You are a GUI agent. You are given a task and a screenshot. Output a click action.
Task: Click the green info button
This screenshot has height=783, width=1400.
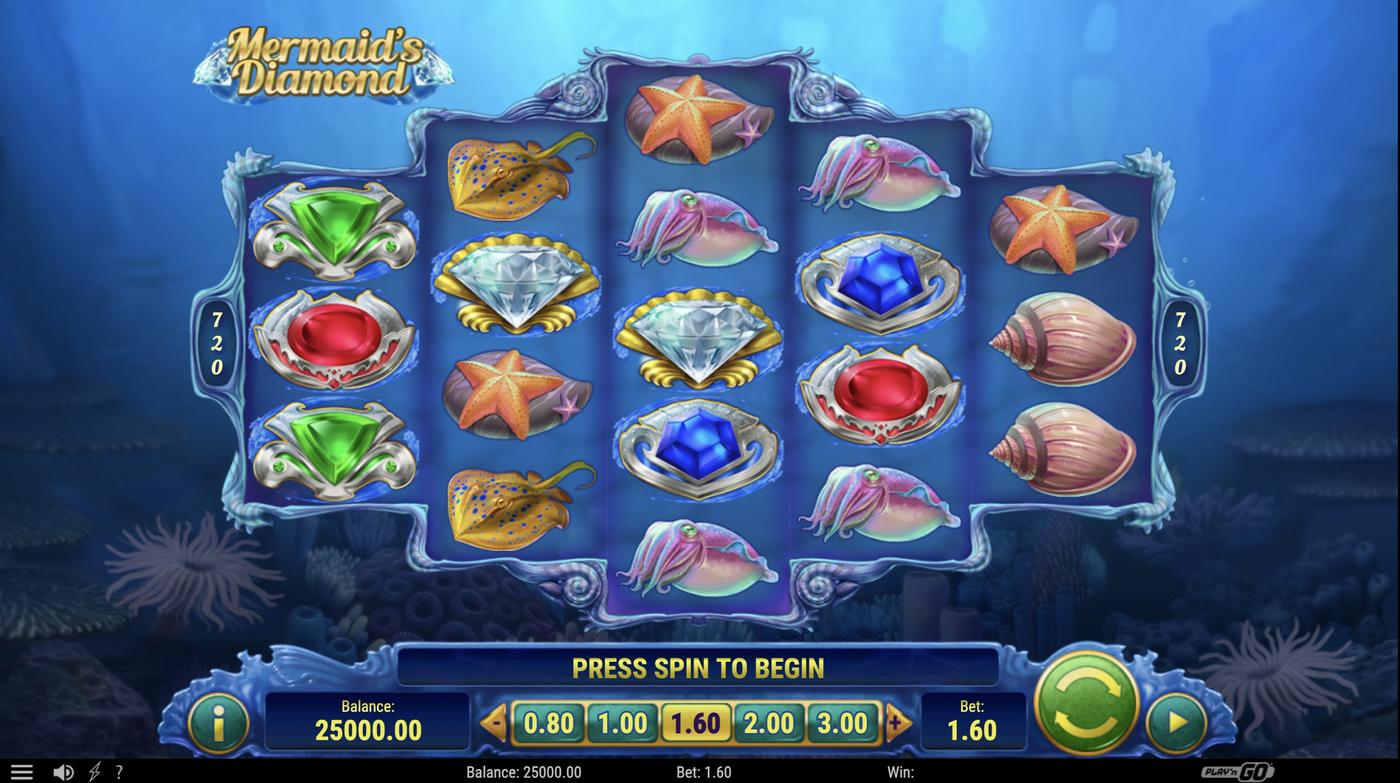point(218,722)
